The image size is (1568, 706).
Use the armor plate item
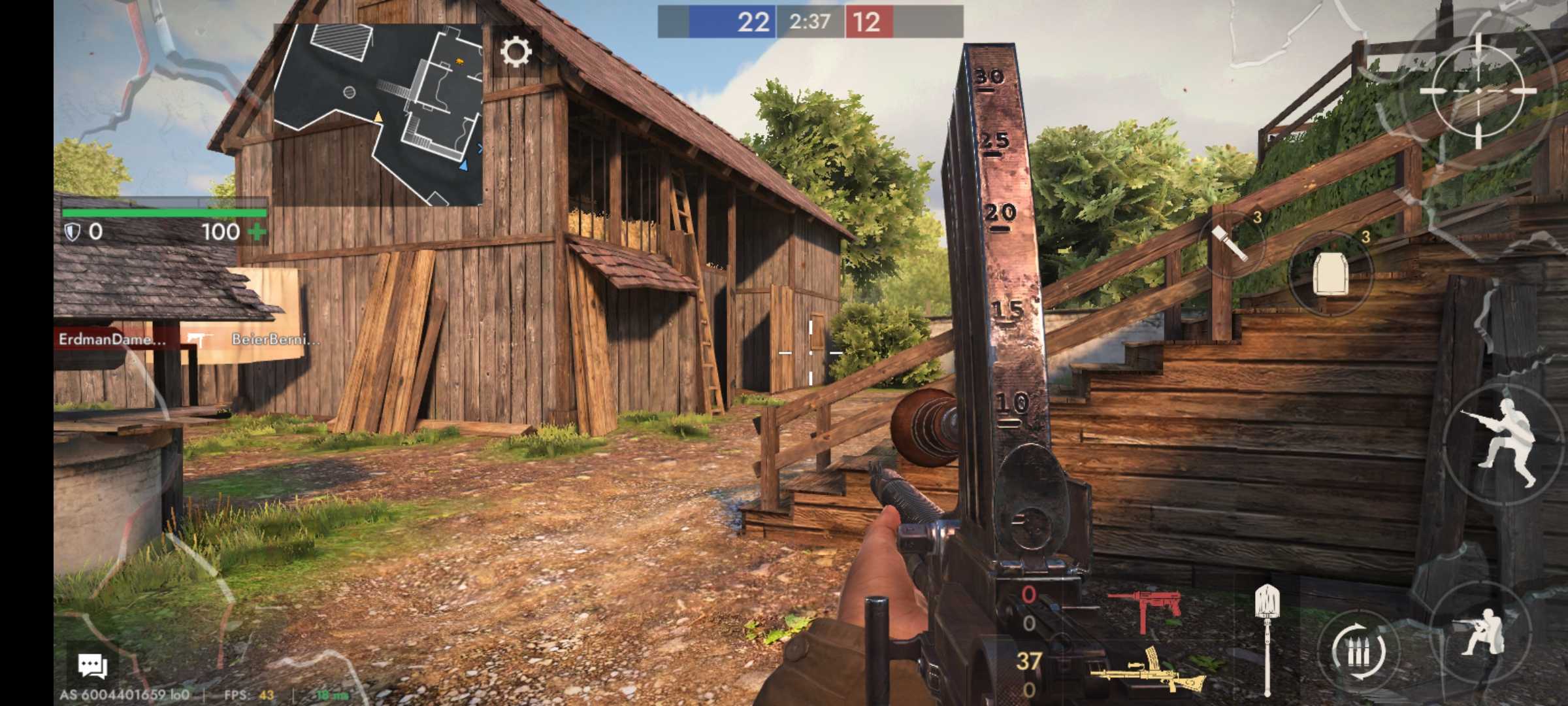tap(1330, 274)
